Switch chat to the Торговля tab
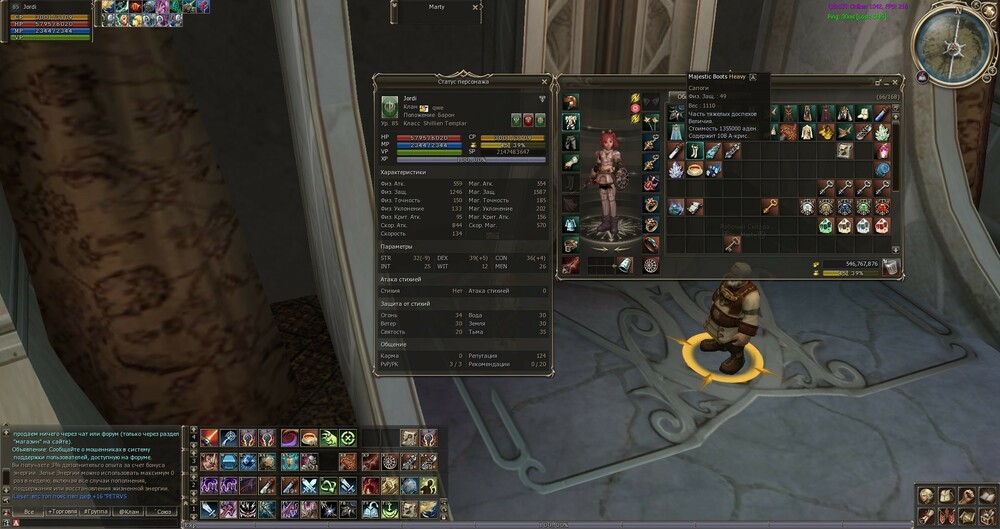Image resolution: width=1000 pixels, height=529 pixels. [62, 511]
